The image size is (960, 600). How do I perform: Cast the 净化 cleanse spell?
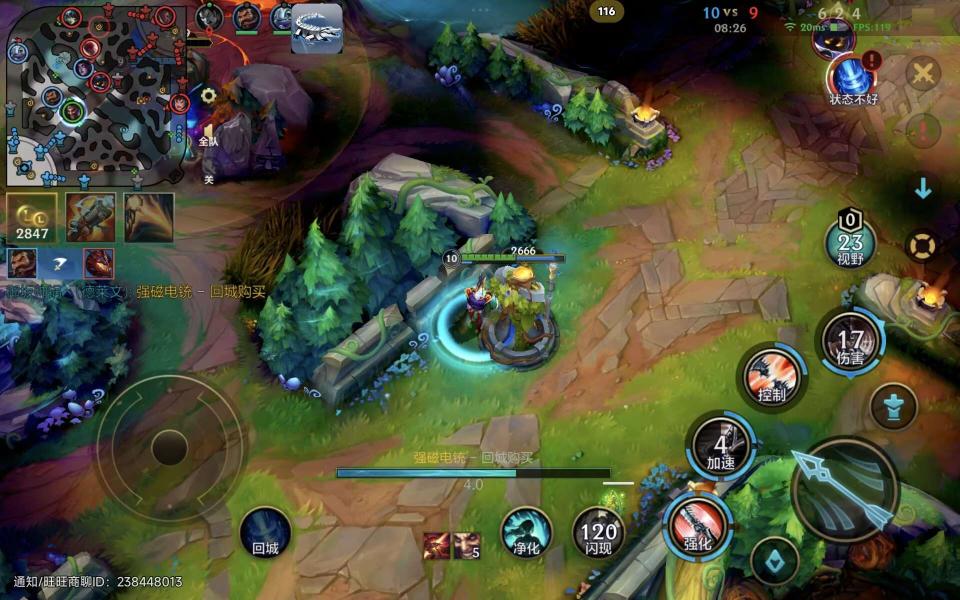(x=526, y=531)
